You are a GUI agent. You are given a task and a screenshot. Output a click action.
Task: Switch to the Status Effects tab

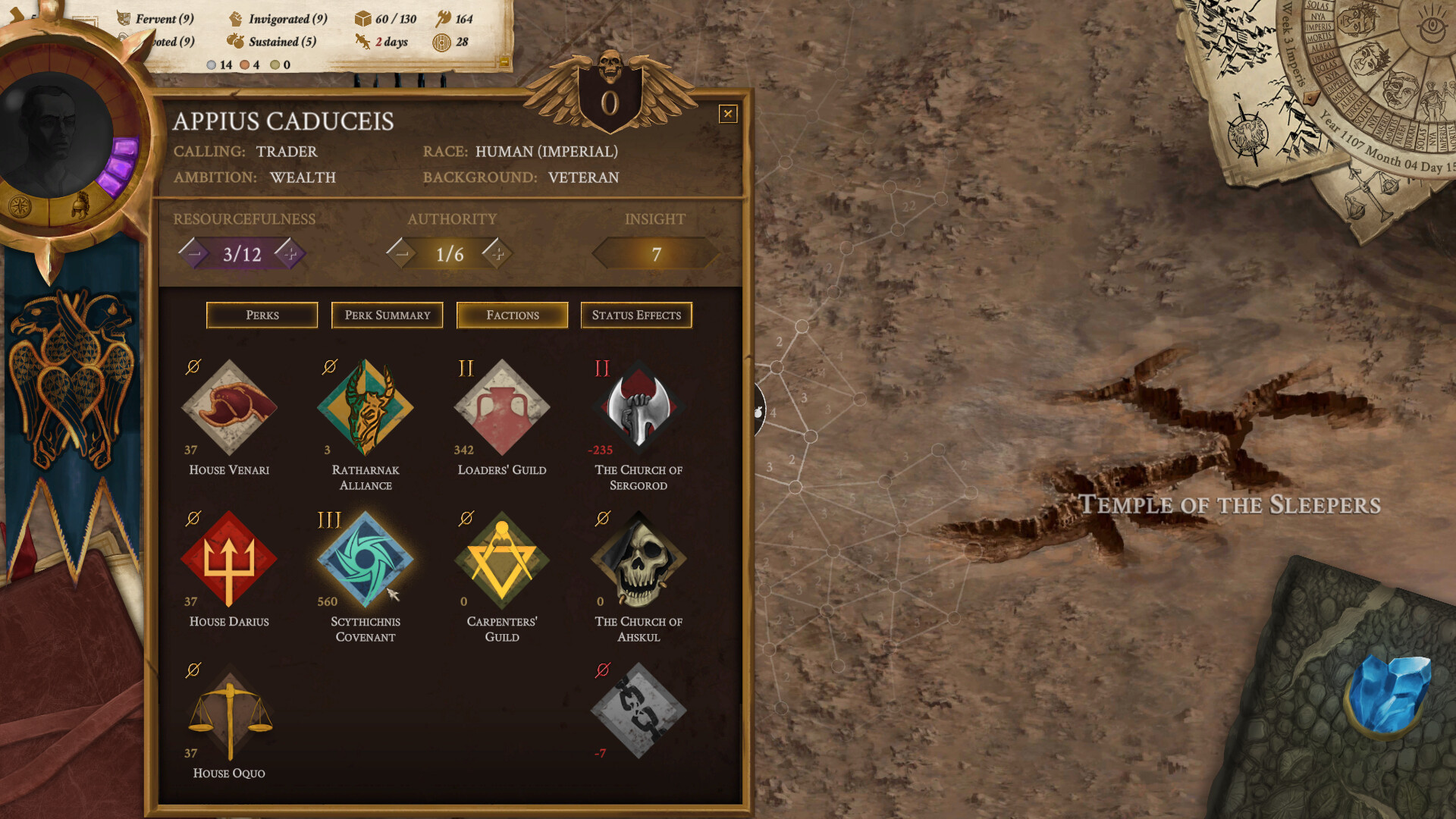click(636, 315)
